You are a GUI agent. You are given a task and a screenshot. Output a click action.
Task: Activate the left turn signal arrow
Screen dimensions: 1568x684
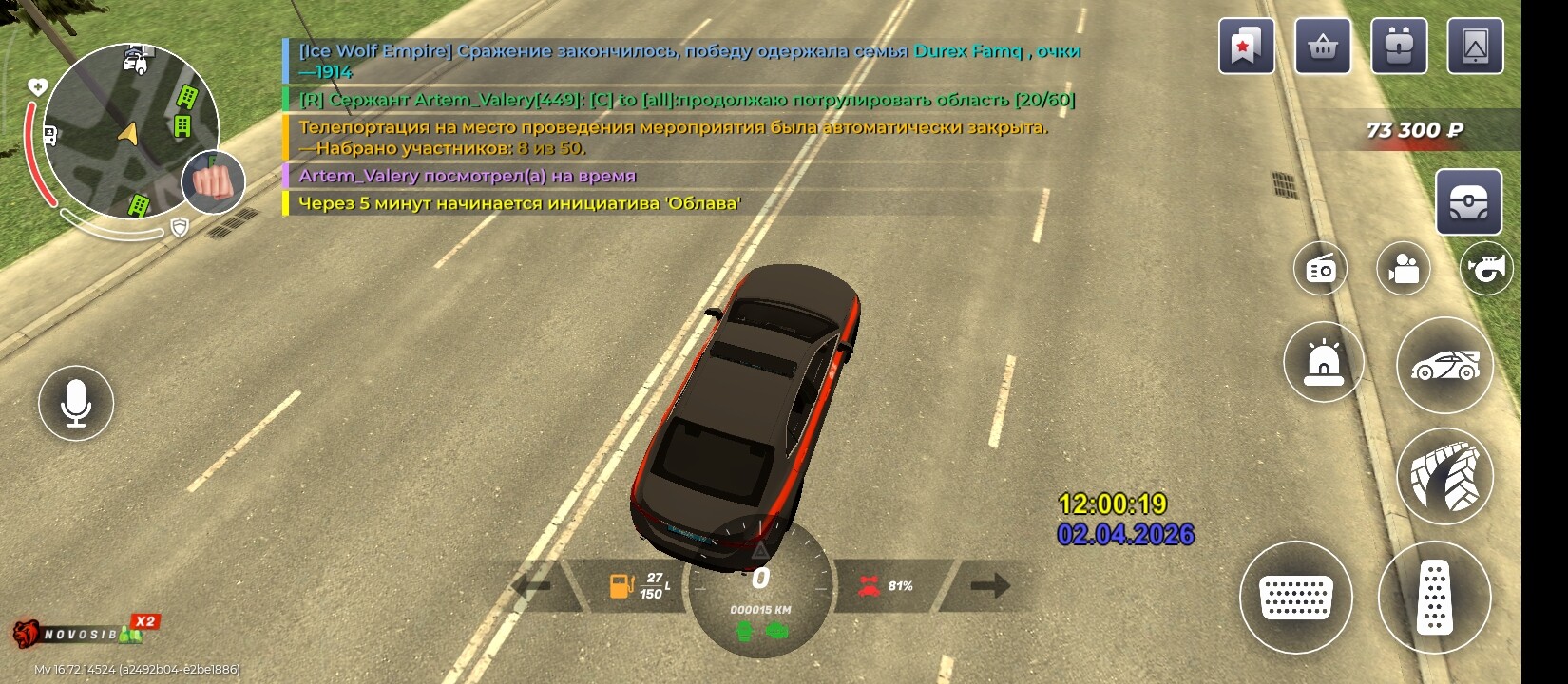click(x=533, y=585)
